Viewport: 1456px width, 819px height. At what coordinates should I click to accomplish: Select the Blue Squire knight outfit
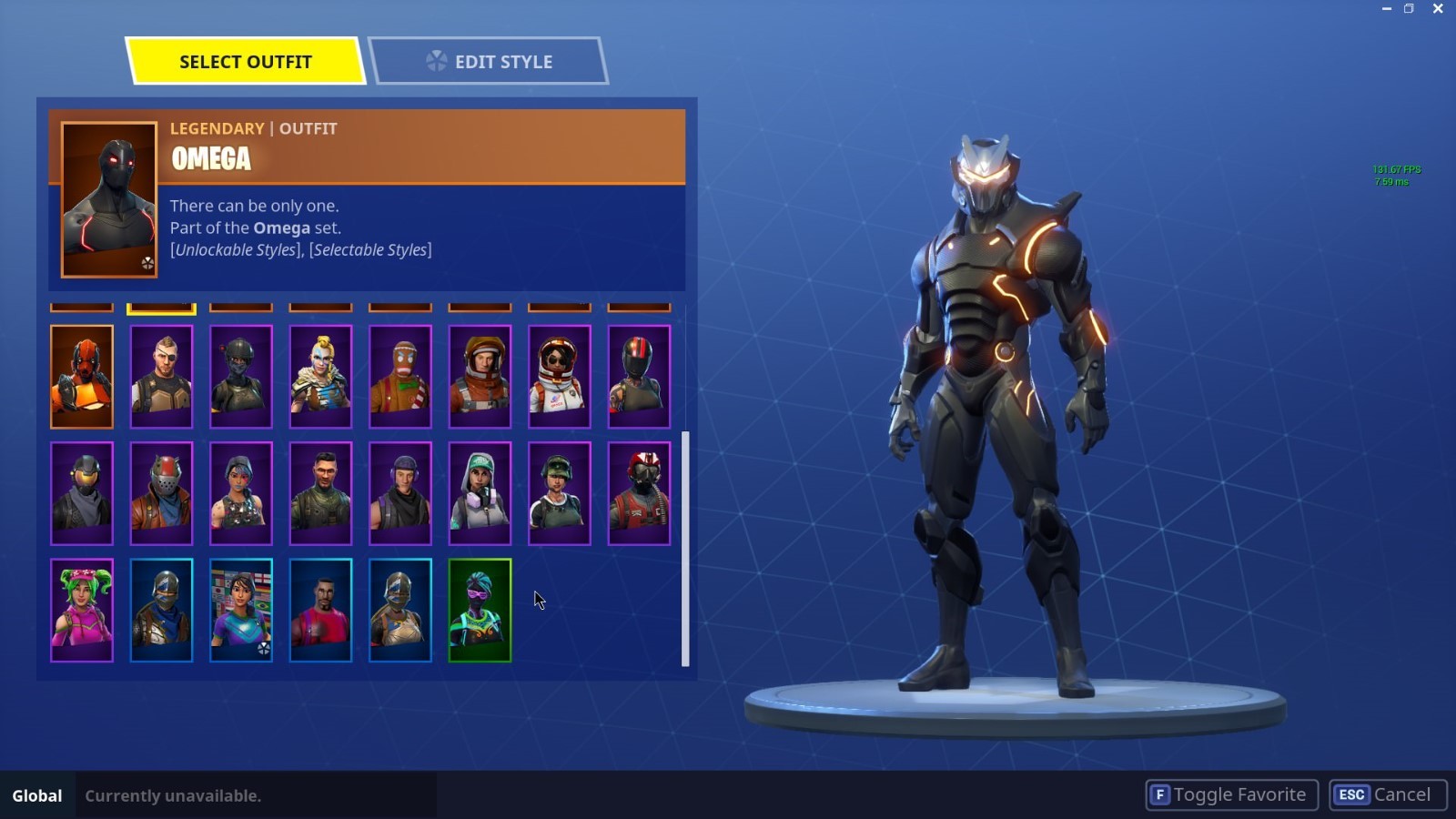(x=161, y=610)
